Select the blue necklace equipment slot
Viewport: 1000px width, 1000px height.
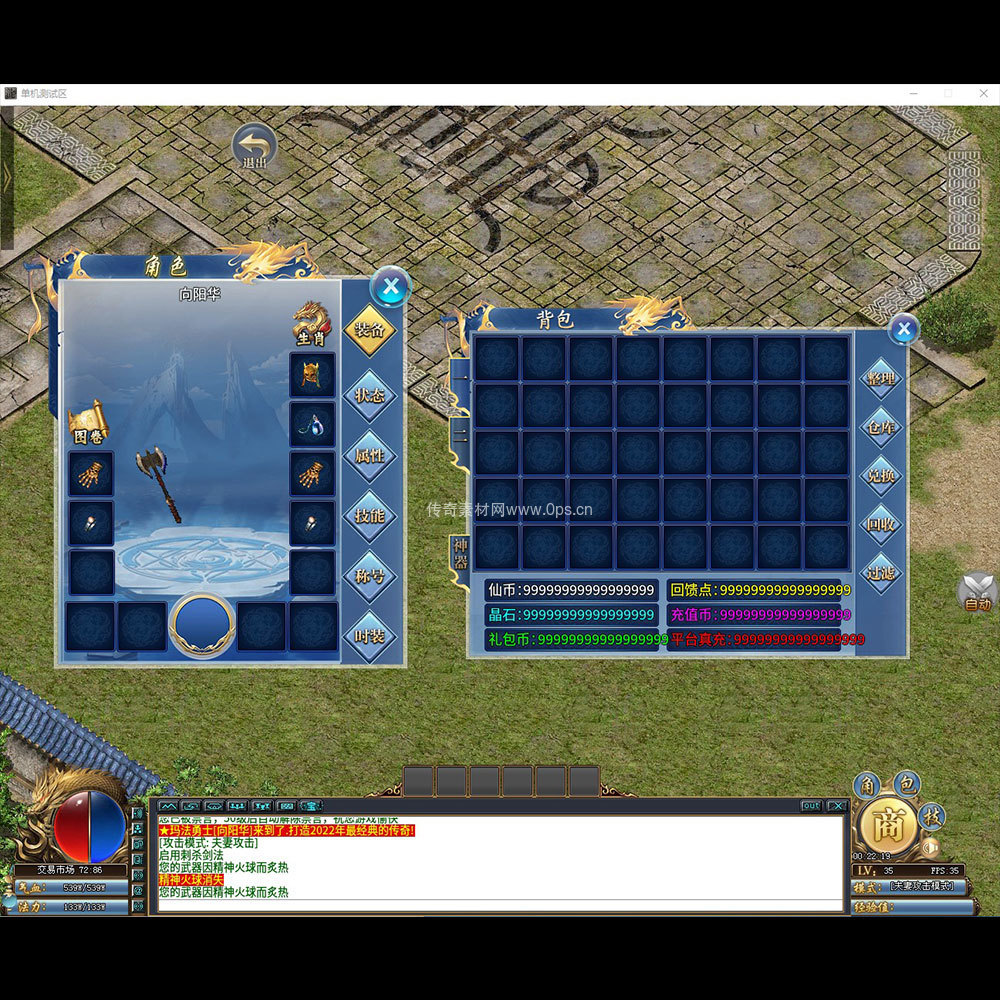[312, 424]
